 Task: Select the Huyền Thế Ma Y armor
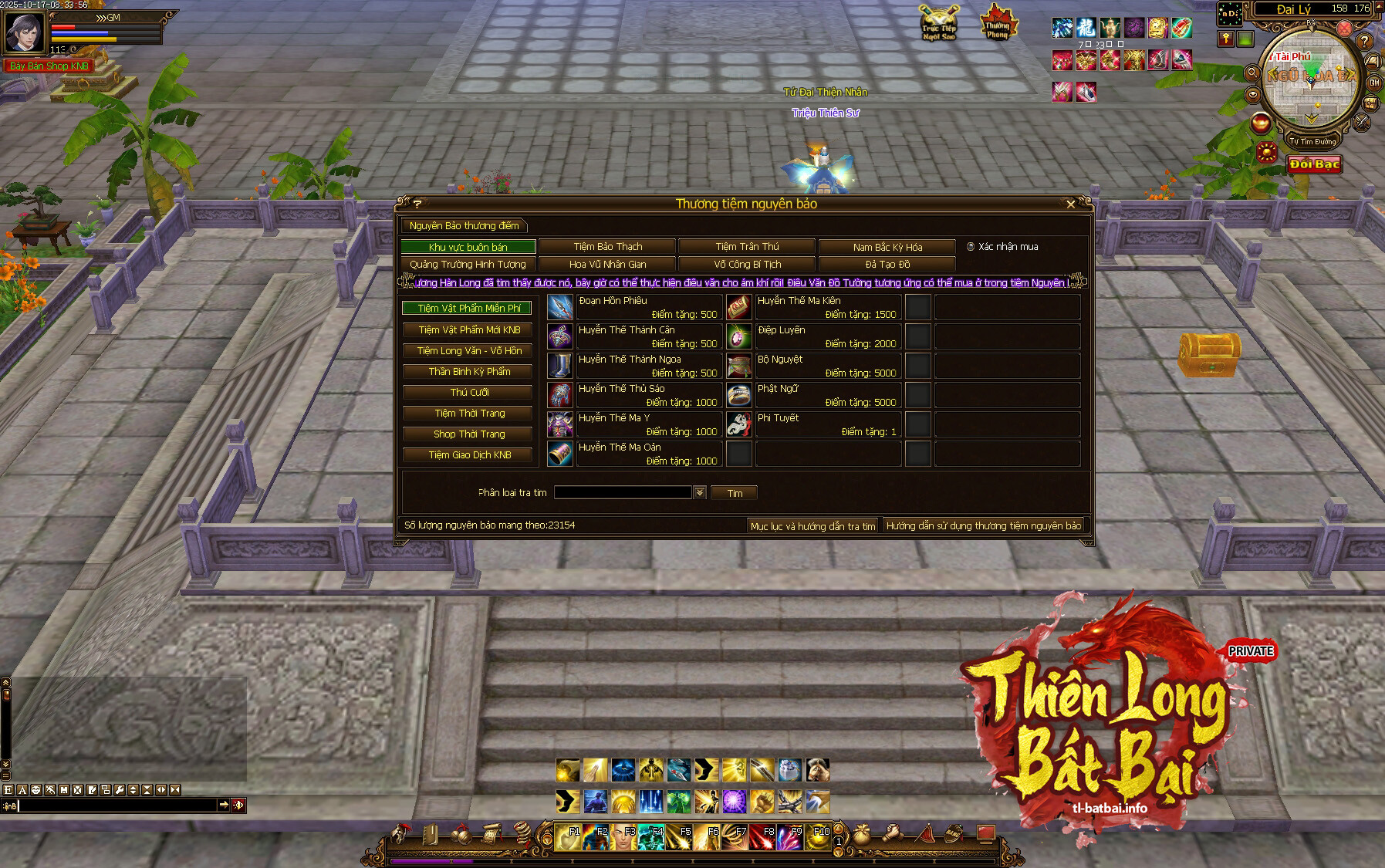point(560,424)
